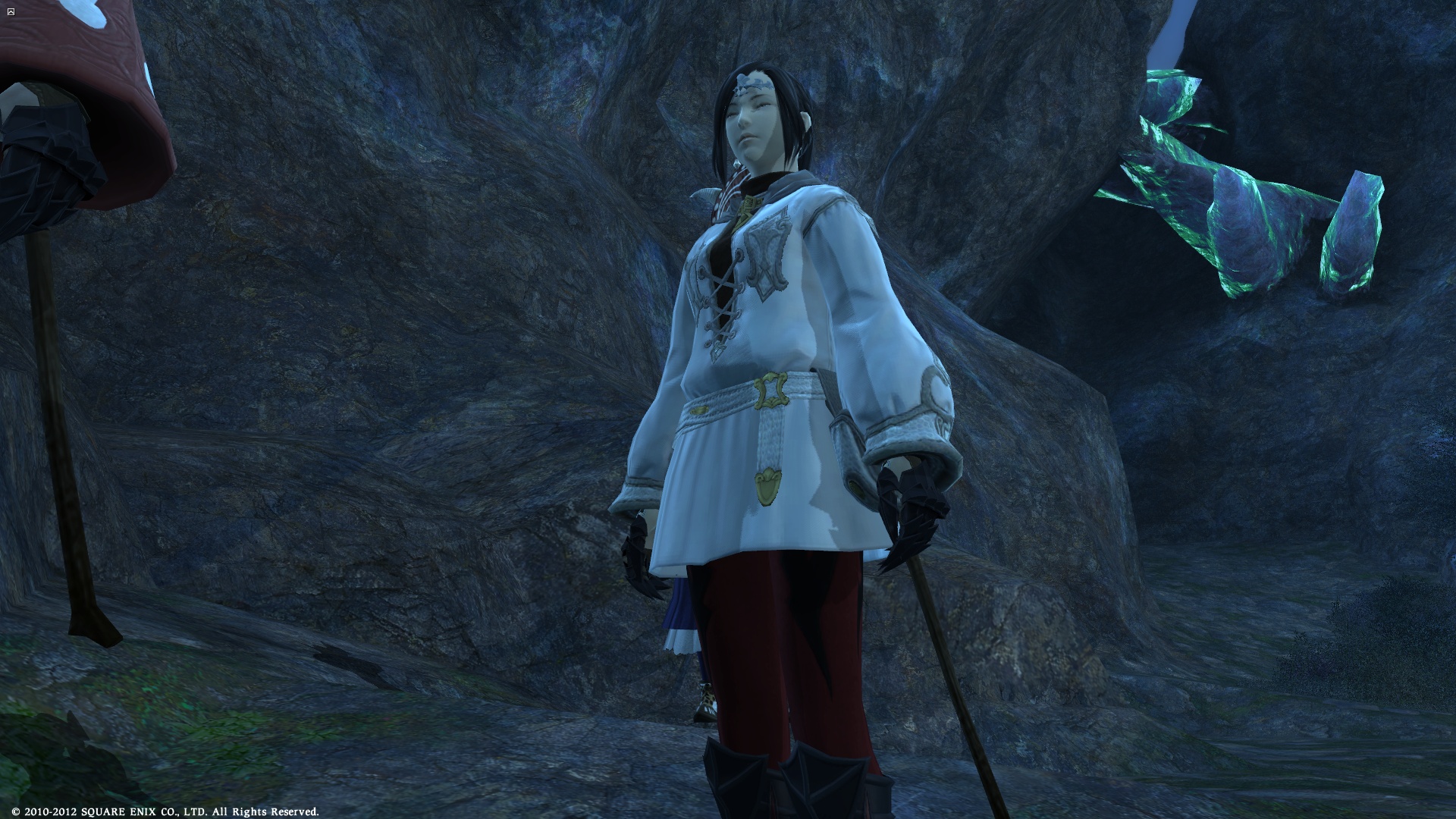Click the small boxed up-arrow icon
This screenshot has height=819, width=1456.
pyautogui.click(x=10, y=11)
